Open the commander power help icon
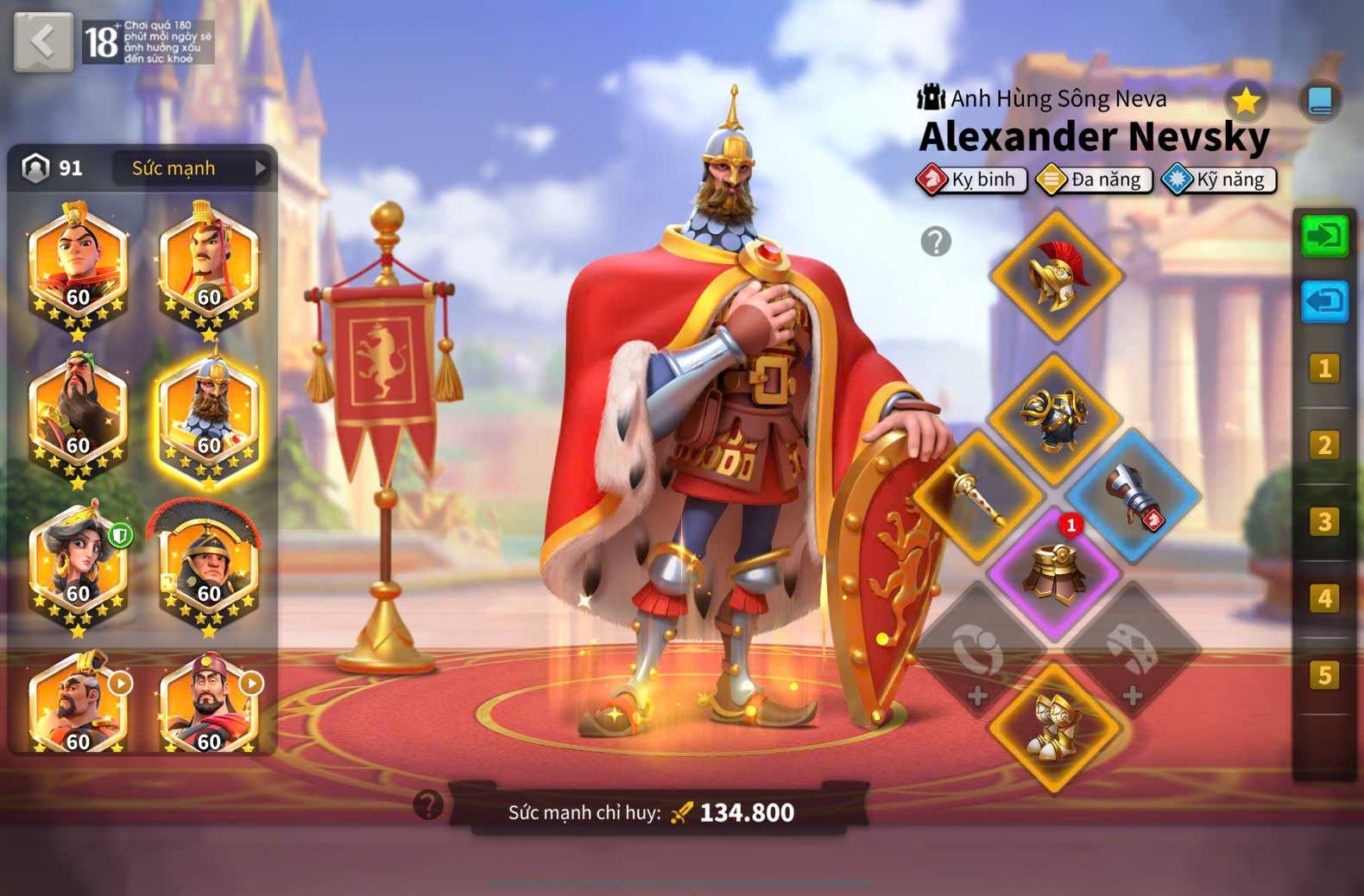 (x=428, y=805)
